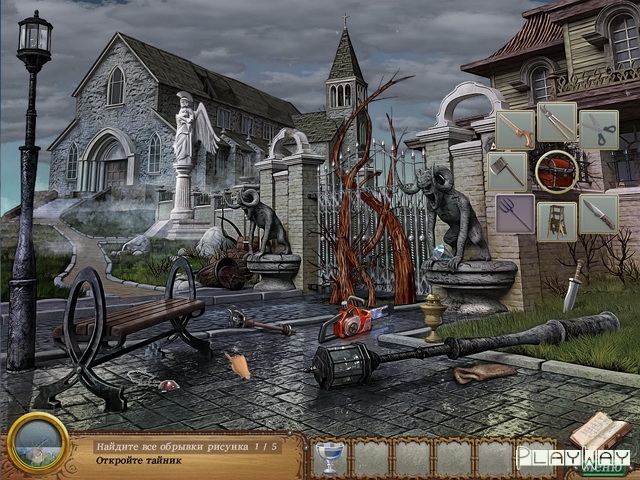Image resolution: width=640 pixels, height=480 pixels.
Task: Select the stepladder tile
Action: (556, 220)
